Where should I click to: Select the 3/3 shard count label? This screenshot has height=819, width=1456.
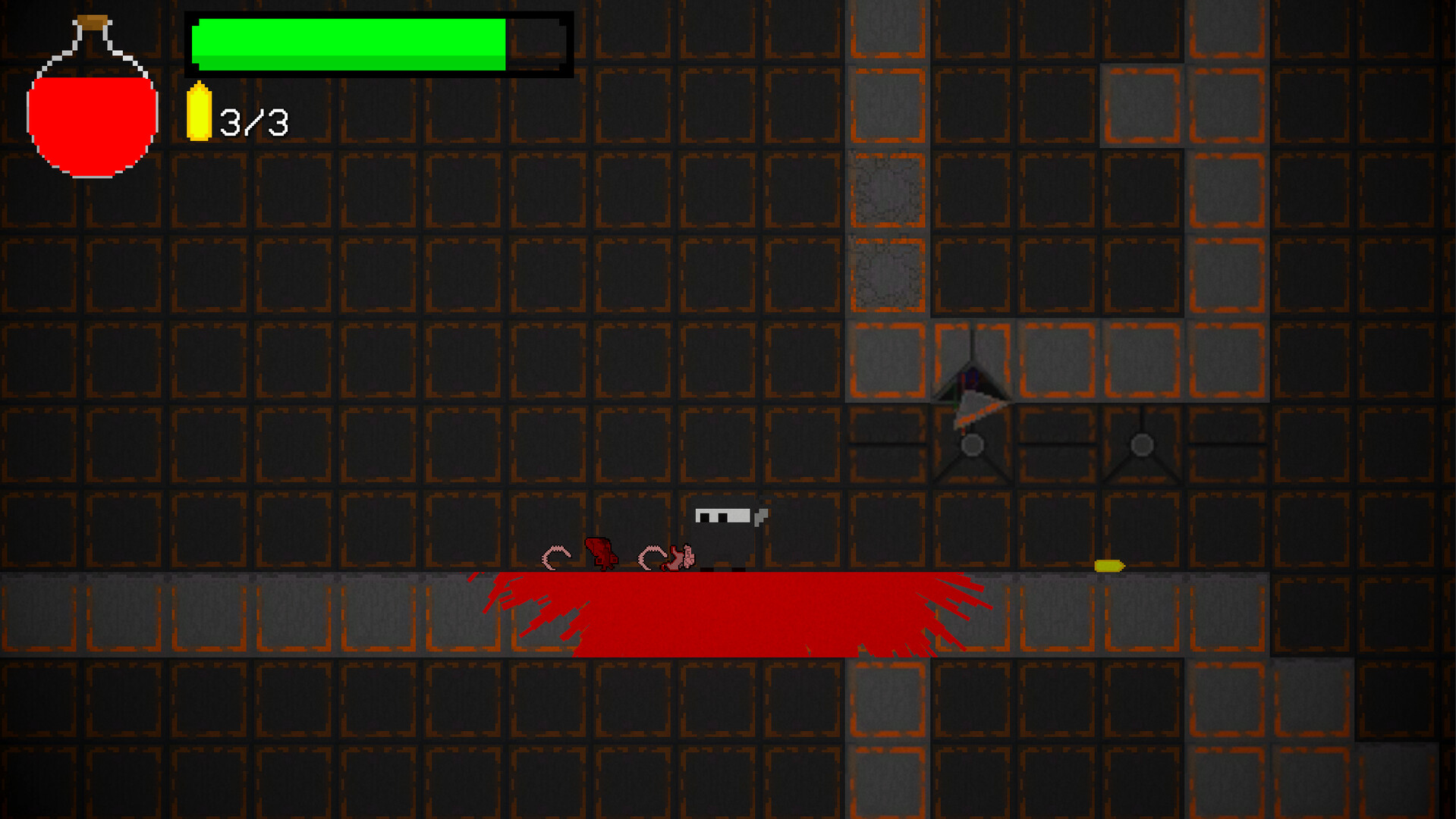(x=253, y=119)
